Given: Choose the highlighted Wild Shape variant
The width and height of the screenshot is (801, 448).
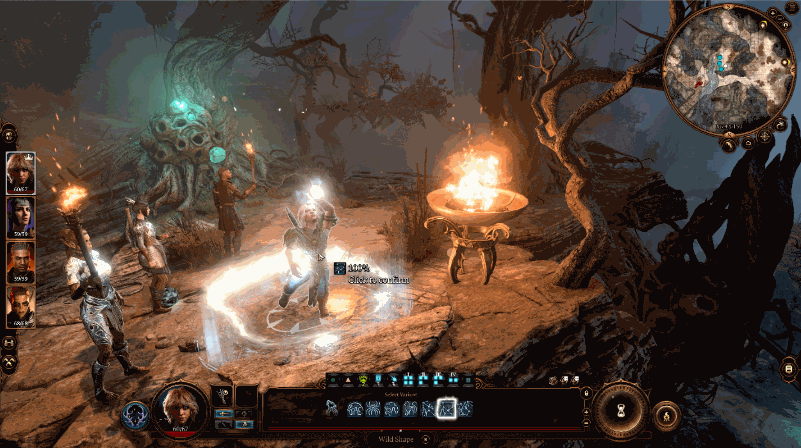Looking at the screenshot, I should 447,409.
